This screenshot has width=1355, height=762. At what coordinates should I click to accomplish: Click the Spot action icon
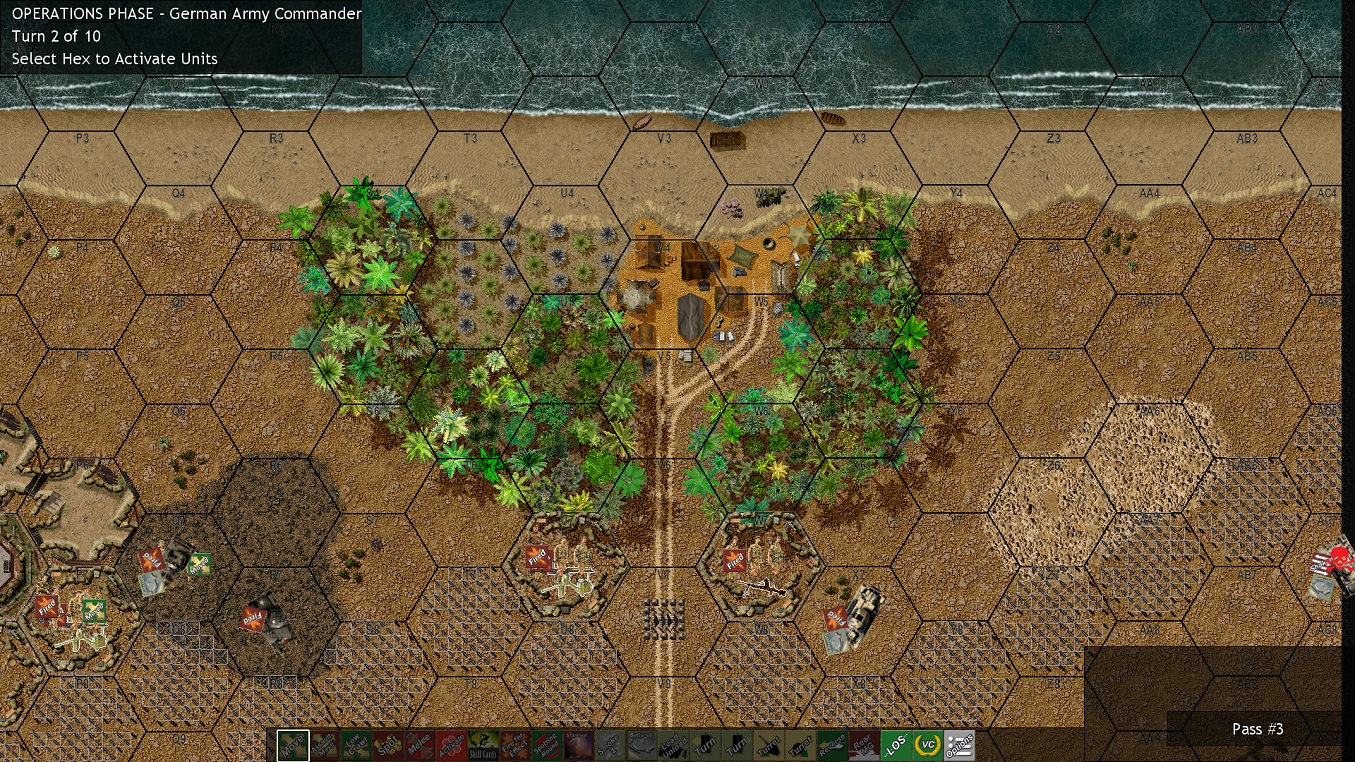coord(387,746)
